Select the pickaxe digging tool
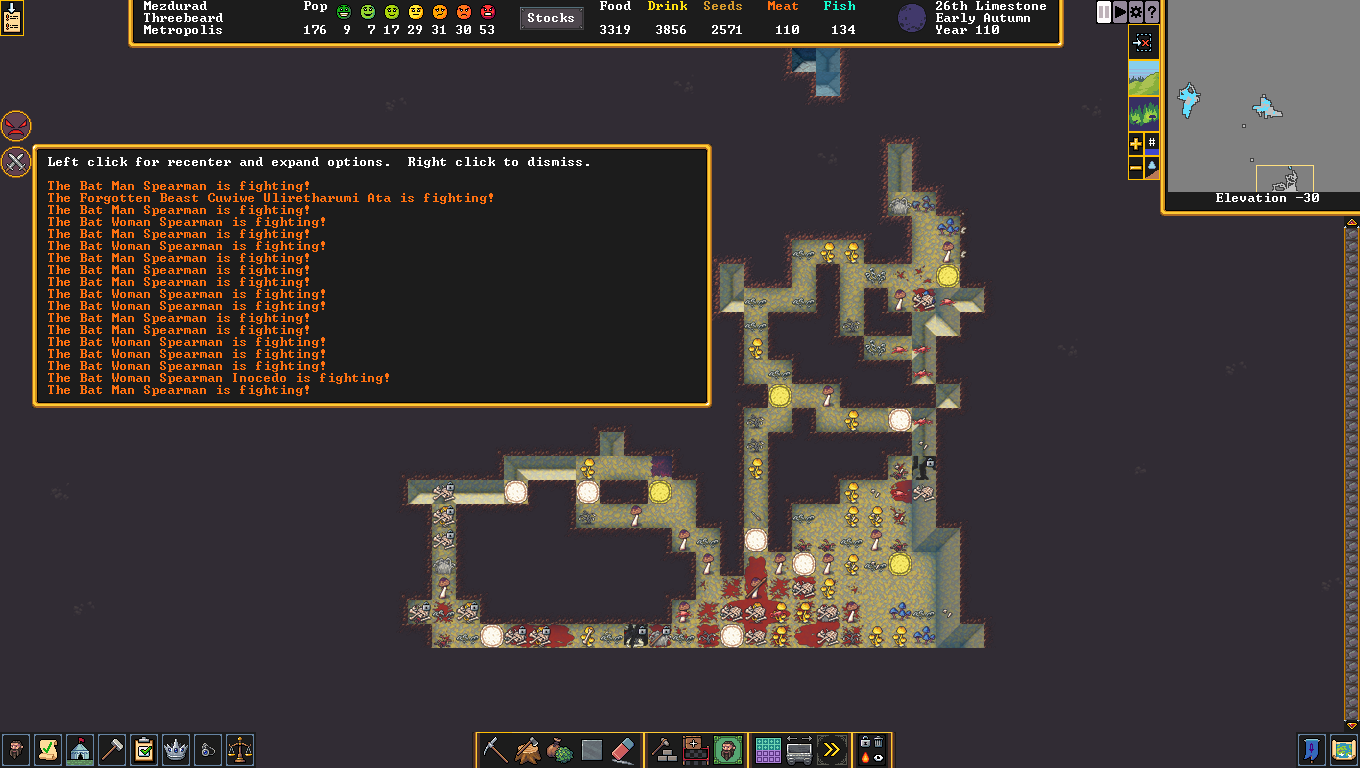 [x=495, y=750]
